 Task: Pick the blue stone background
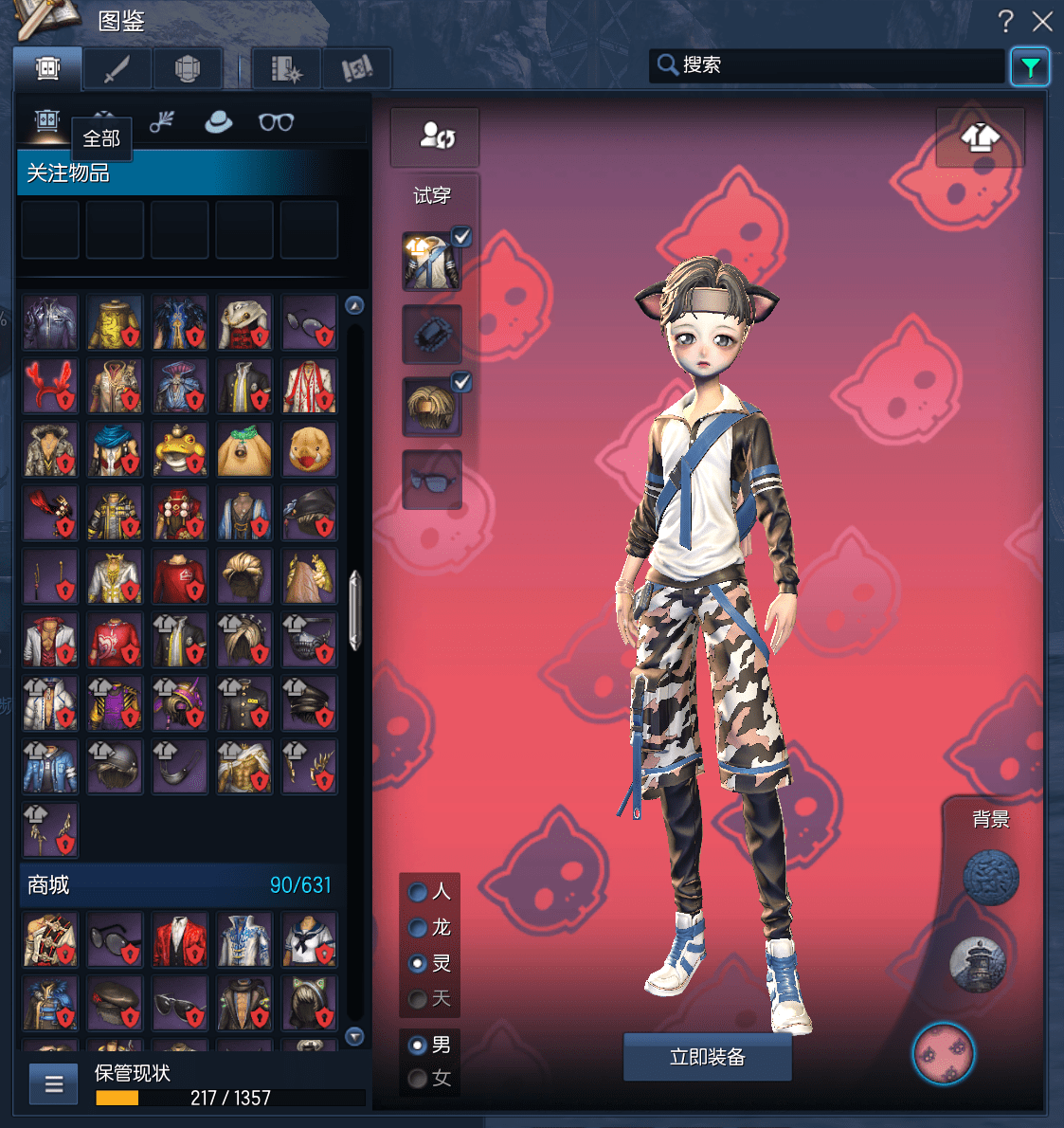click(x=990, y=877)
